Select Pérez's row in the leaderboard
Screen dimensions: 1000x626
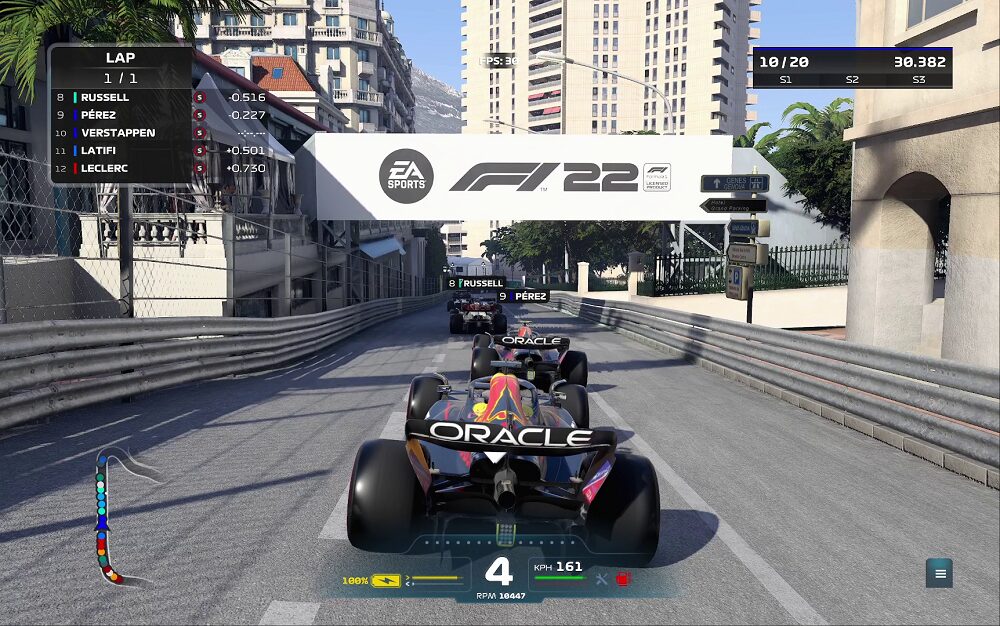[120, 115]
